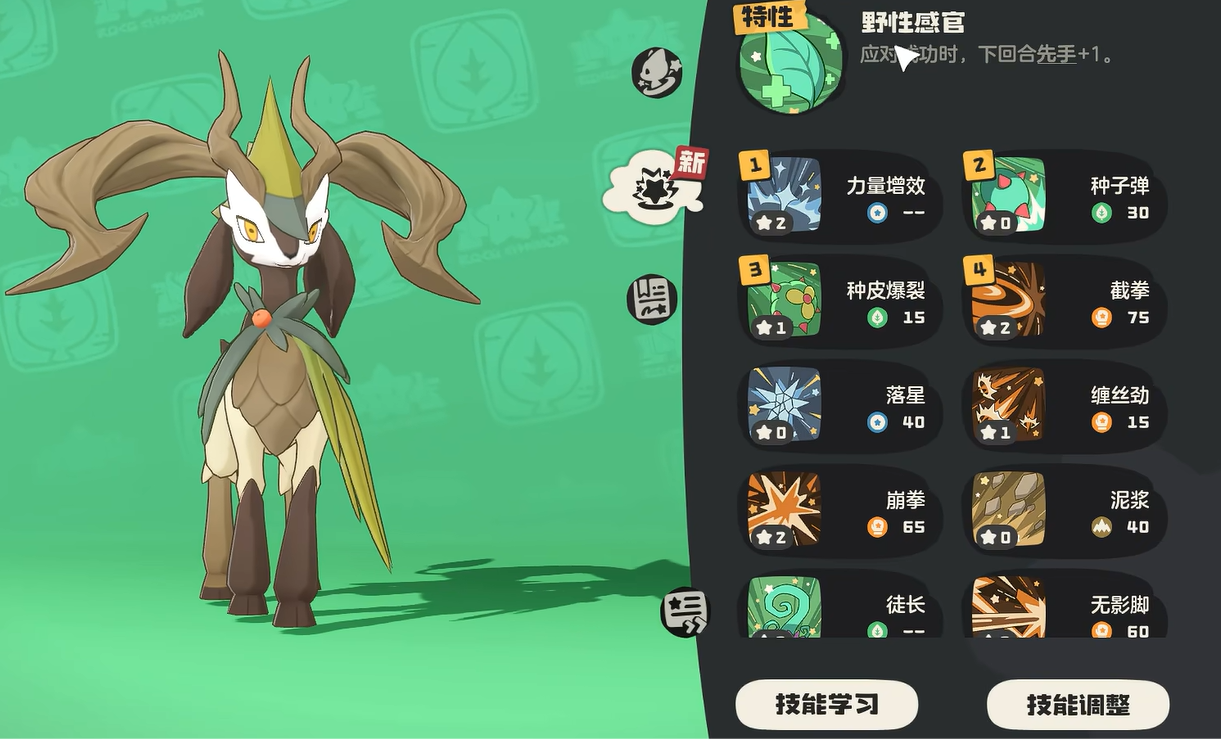Switch to the document-style side tab
The width and height of the screenshot is (1221, 739).
[652, 299]
